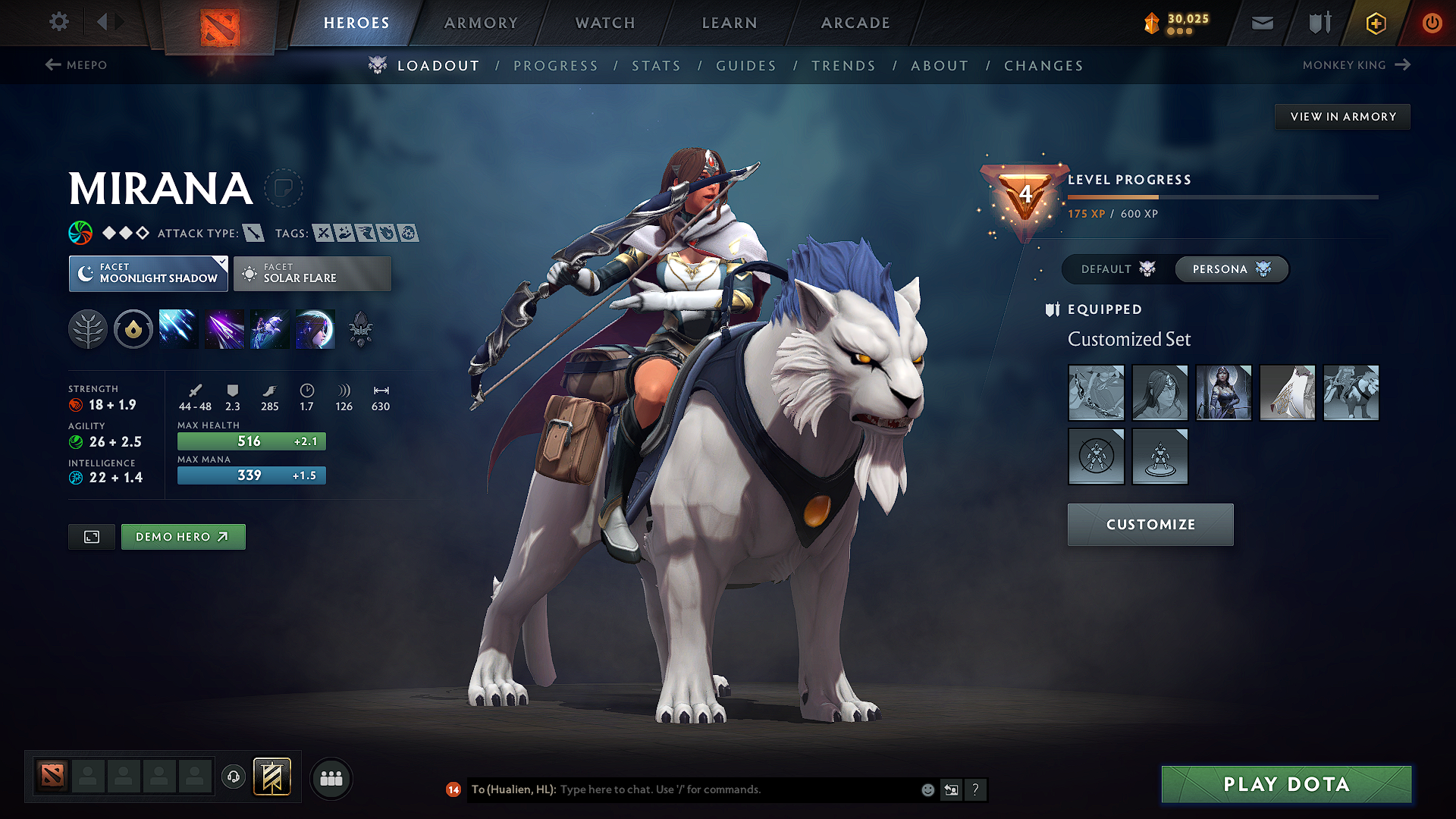The width and height of the screenshot is (1456, 819).
Task: Select the Solar Flare facet
Action: (x=312, y=273)
